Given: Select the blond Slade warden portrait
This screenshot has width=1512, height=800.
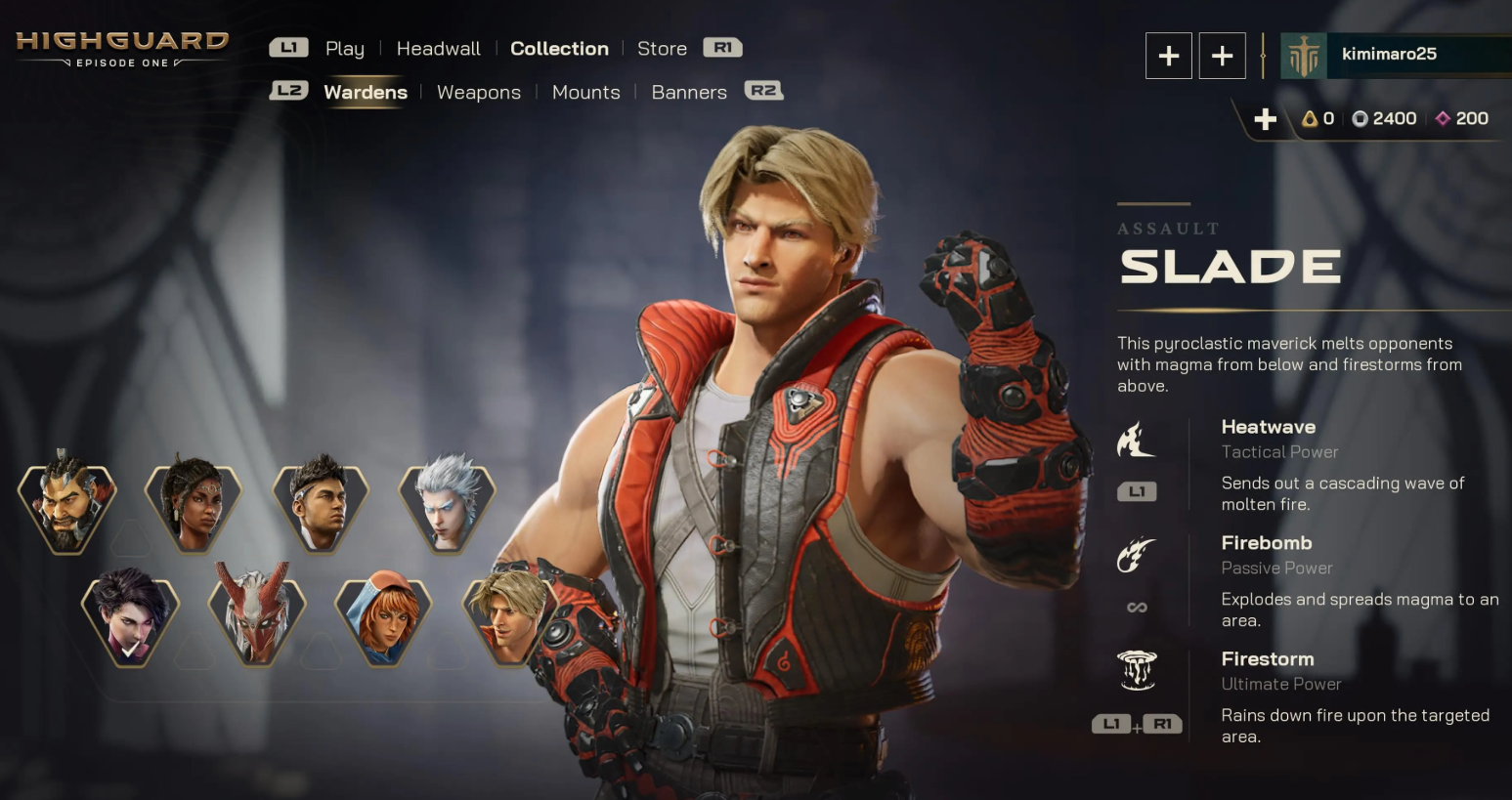Looking at the screenshot, I should click(509, 617).
